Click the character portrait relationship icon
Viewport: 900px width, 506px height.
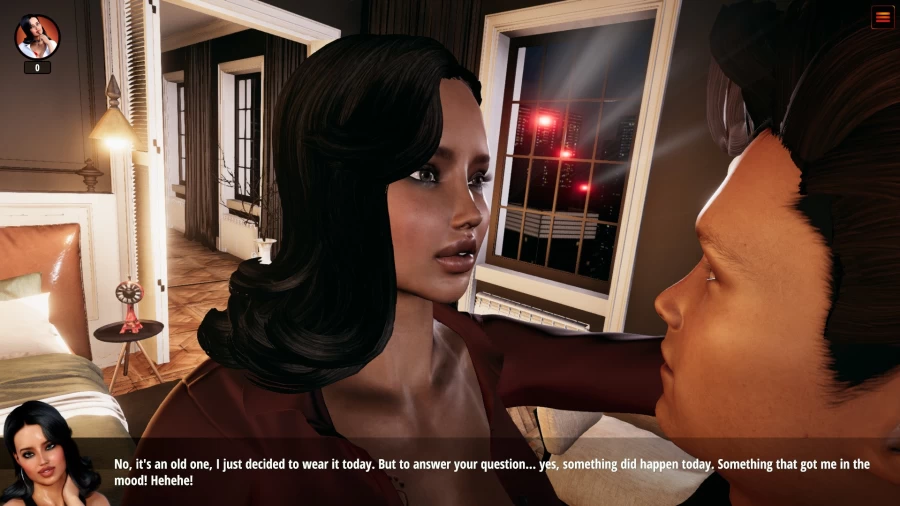[37, 37]
